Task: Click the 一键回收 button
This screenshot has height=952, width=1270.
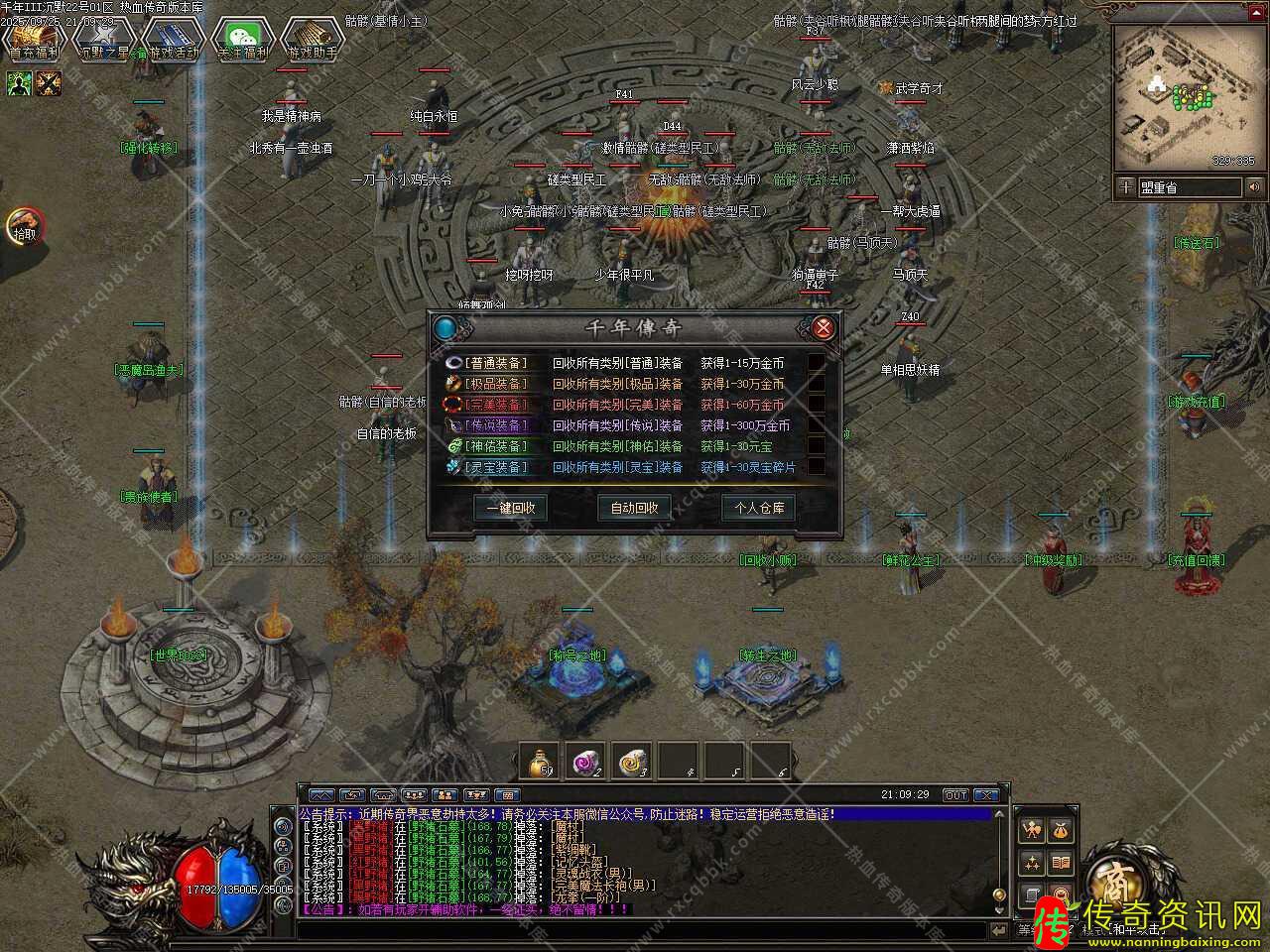Action: click(x=511, y=508)
